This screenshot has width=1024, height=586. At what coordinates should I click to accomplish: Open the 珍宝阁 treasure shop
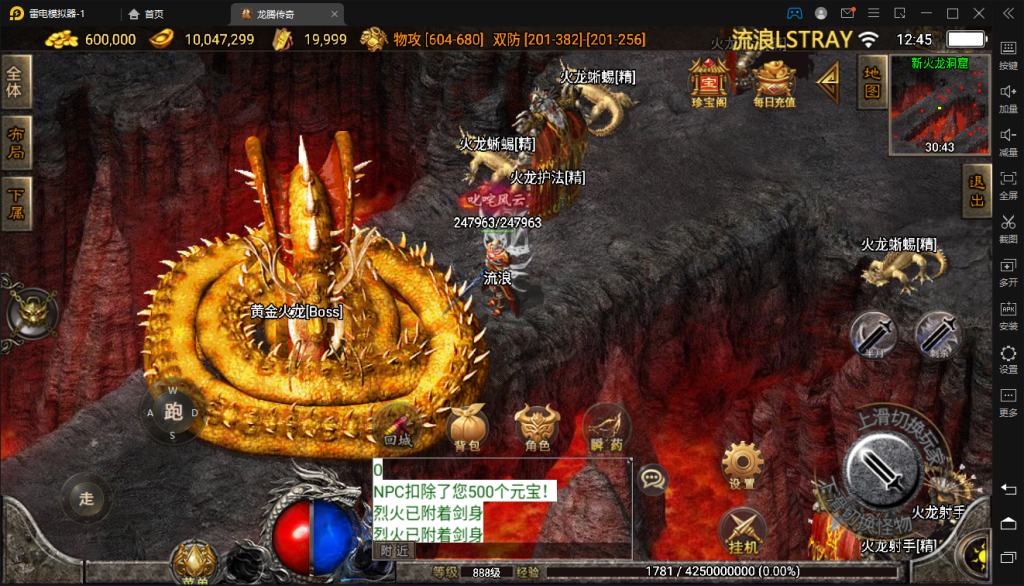(709, 81)
